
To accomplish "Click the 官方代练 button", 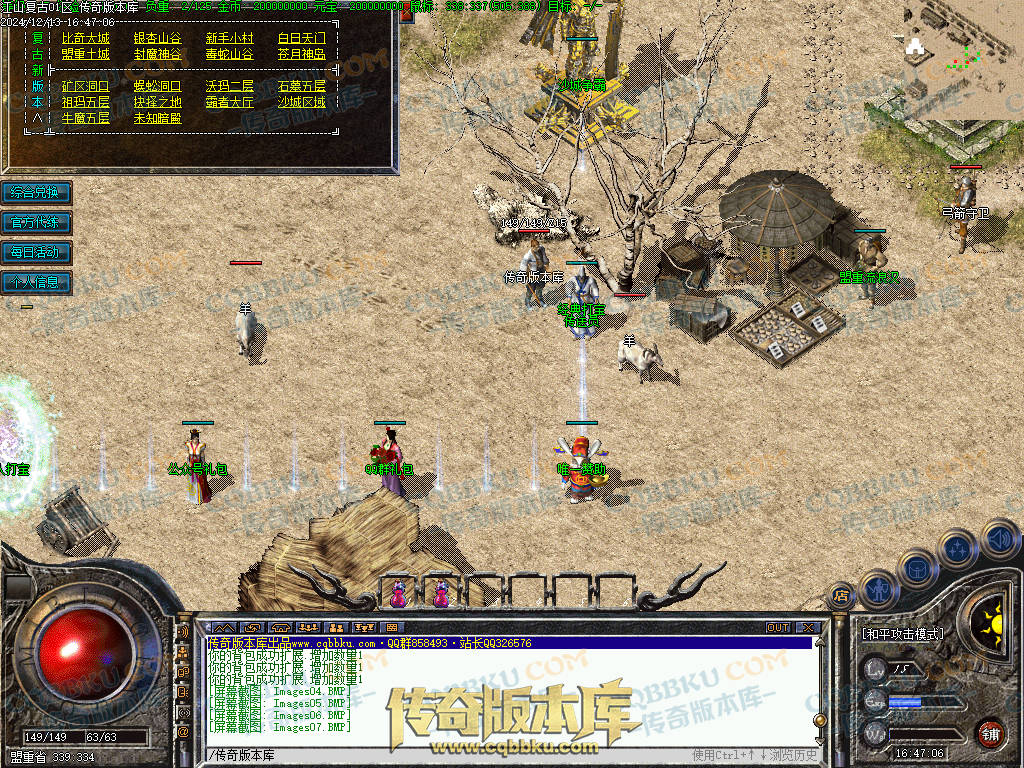I will pos(36,222).
